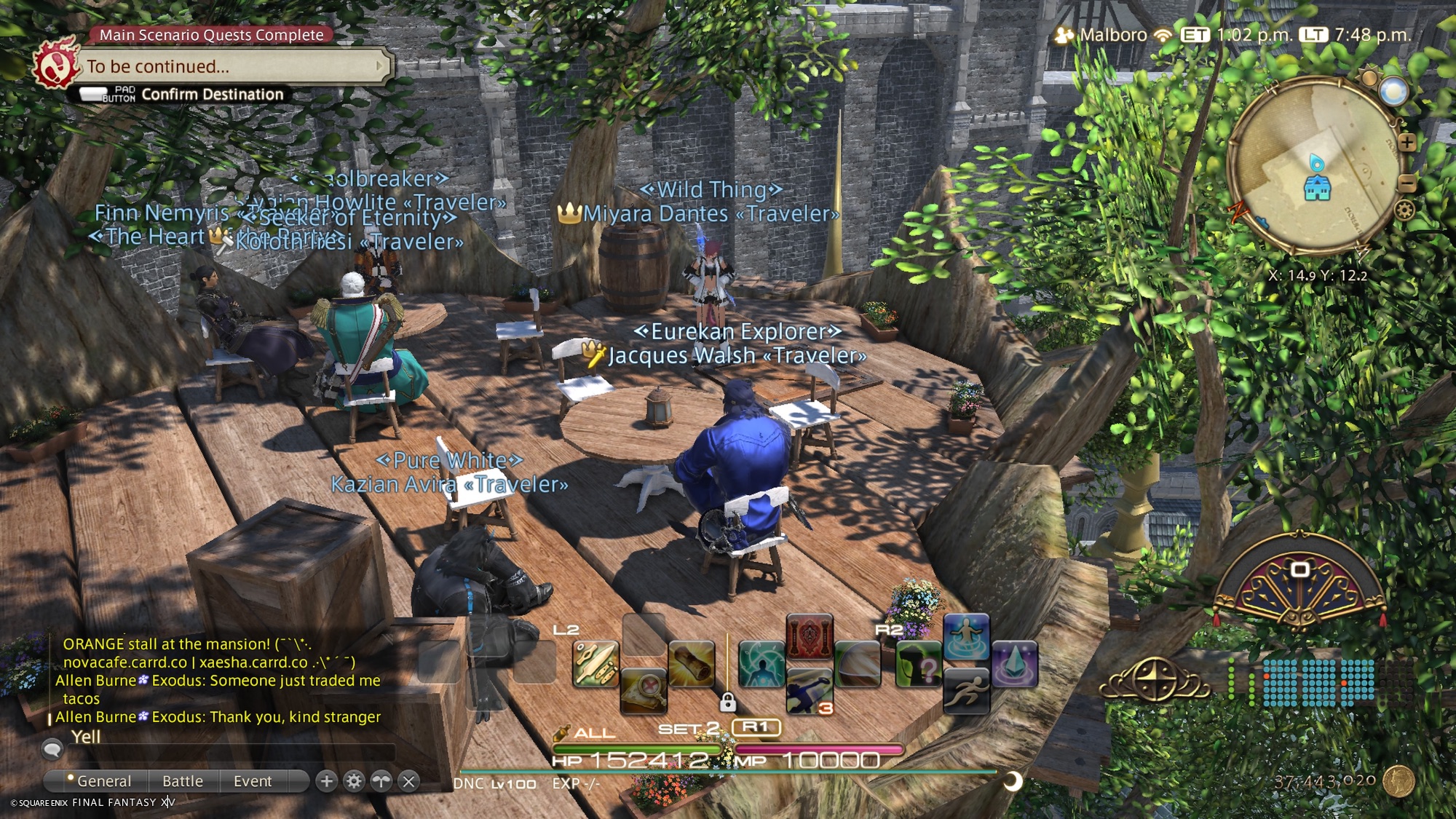Open minimap settings via the gear icon
Screen dimensions: 1456x819
[1404, 210]
